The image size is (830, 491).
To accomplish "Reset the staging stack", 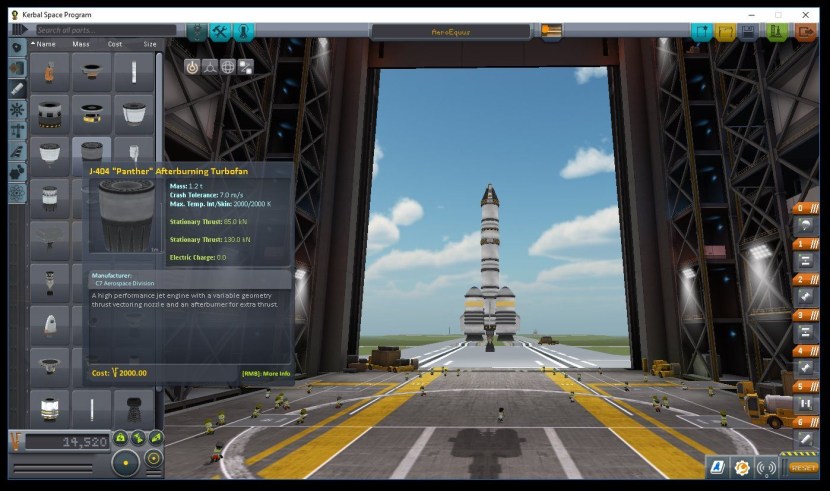I will (803, 467).
